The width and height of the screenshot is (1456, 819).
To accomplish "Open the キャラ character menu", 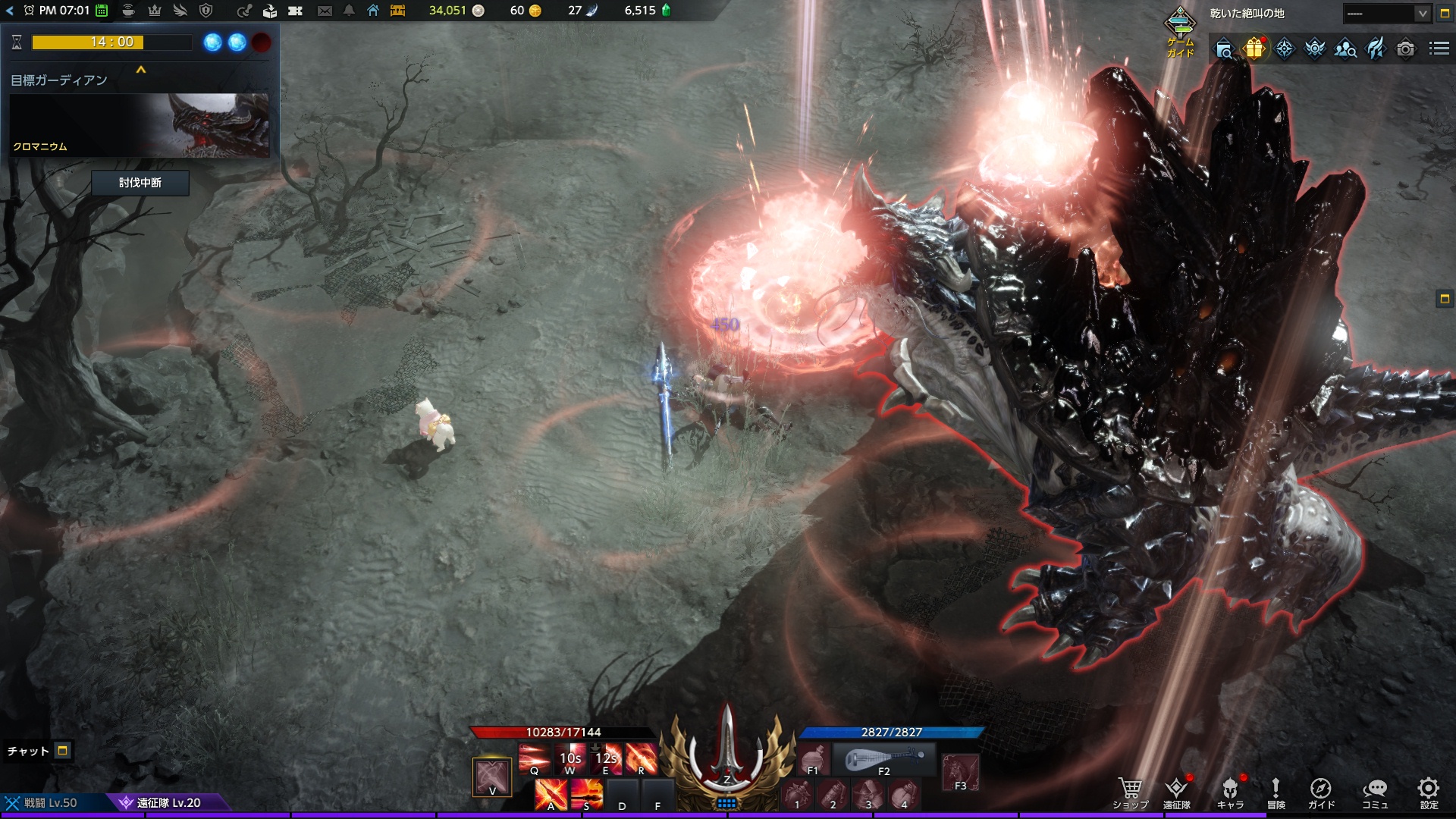I will point(1230,792).
